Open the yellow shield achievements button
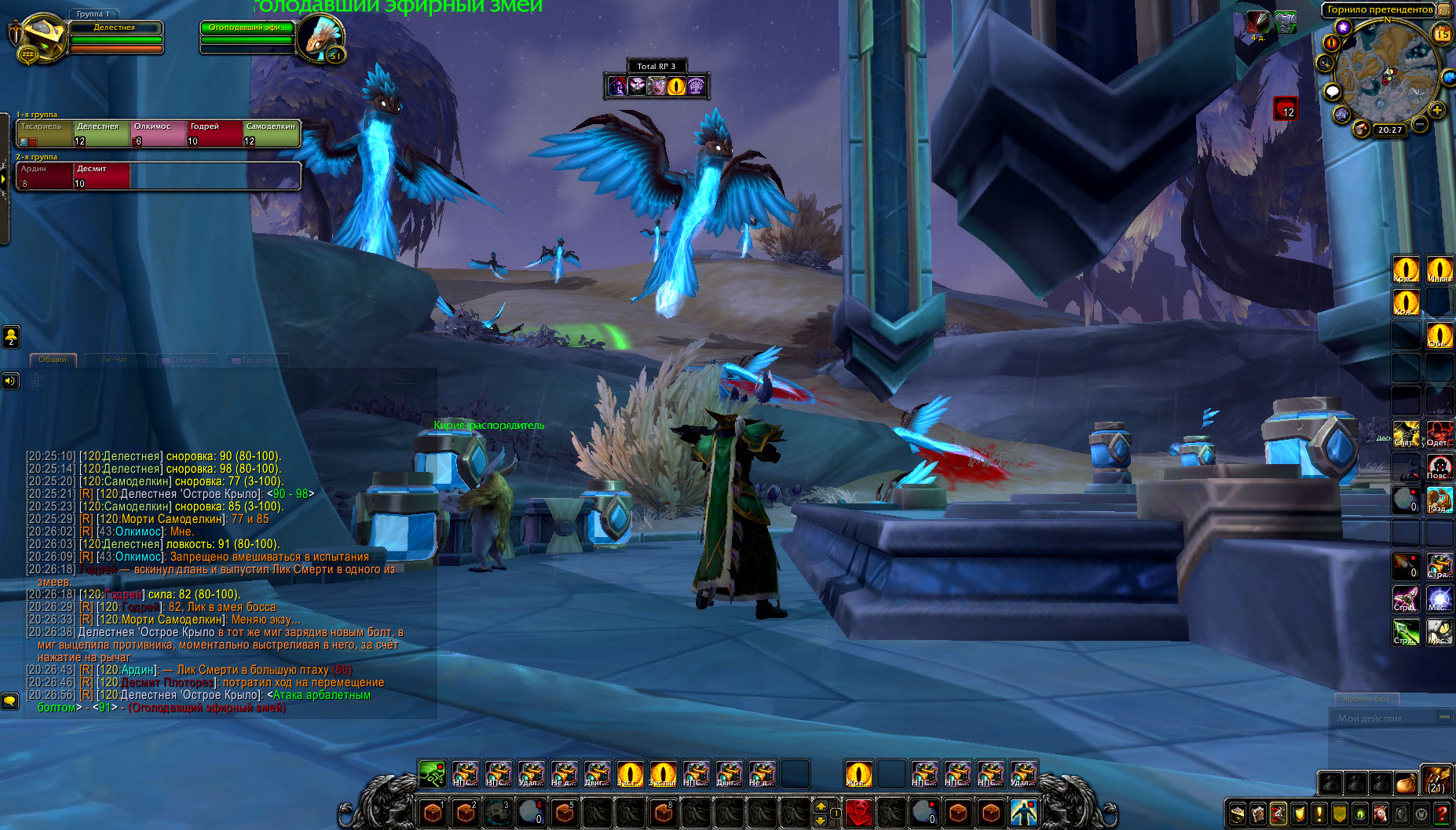The image size is (1456, 830). (x=1299, y=814)
